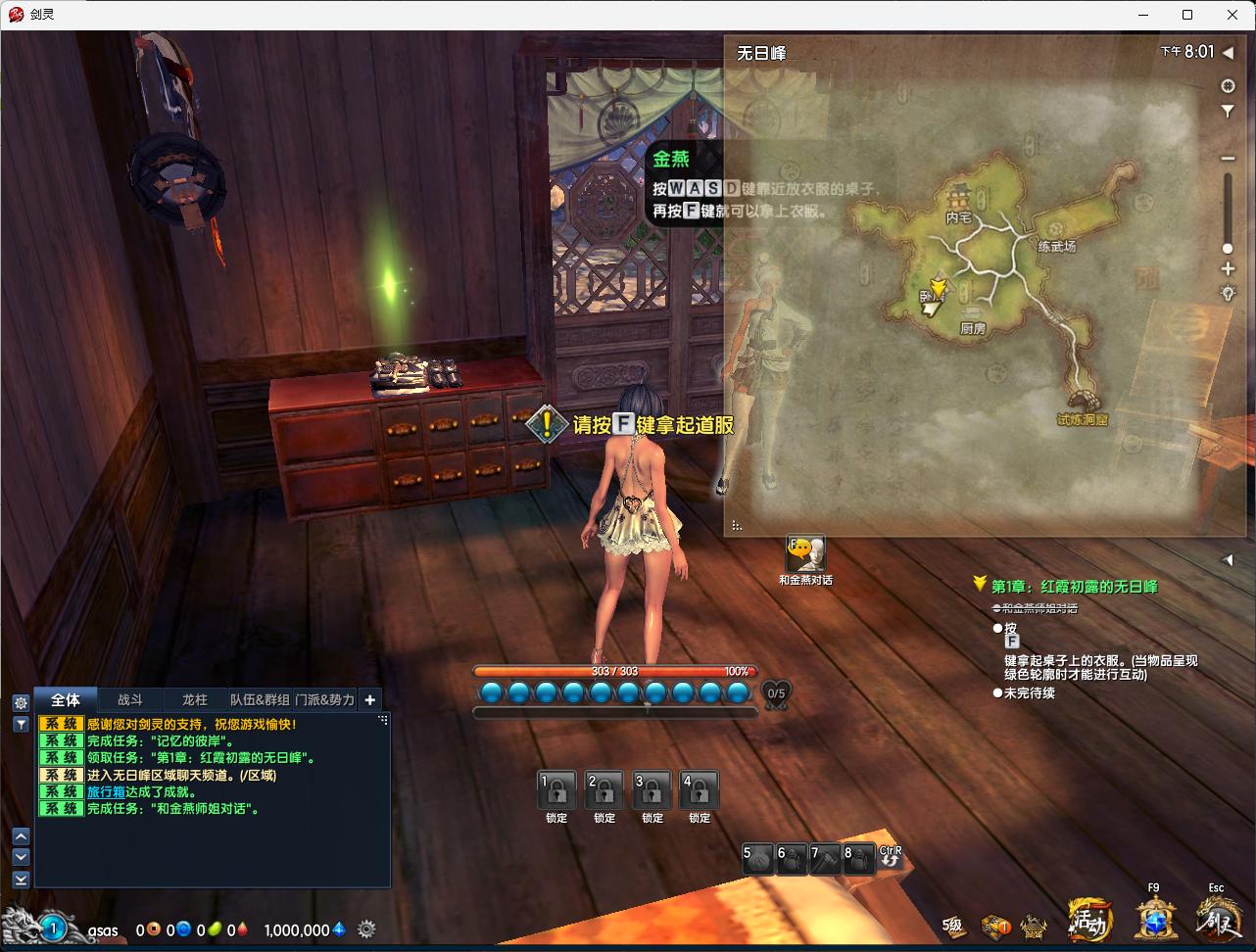Switch to the 门派&势力 chat tab

324,699
